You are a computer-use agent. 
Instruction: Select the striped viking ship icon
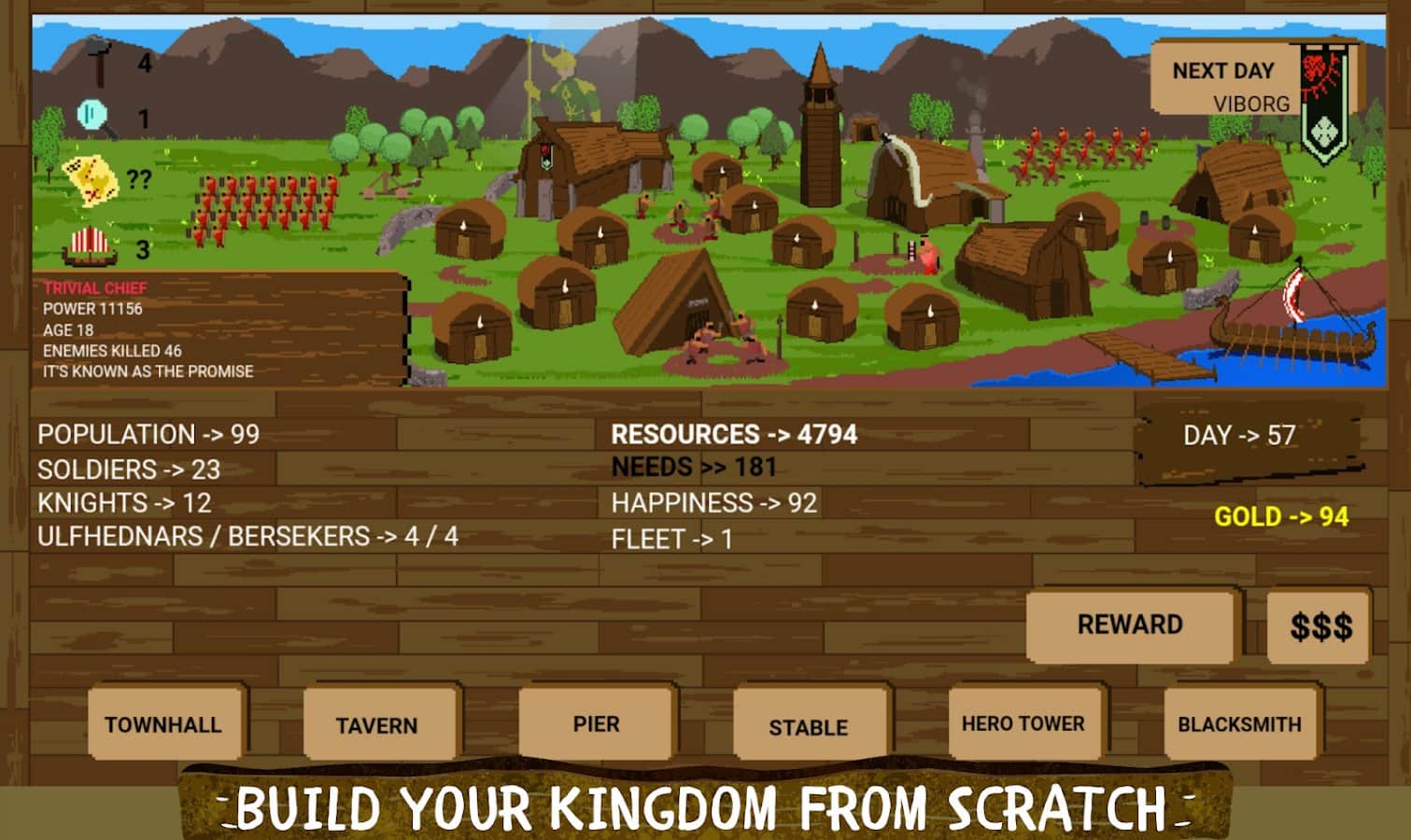89,245
